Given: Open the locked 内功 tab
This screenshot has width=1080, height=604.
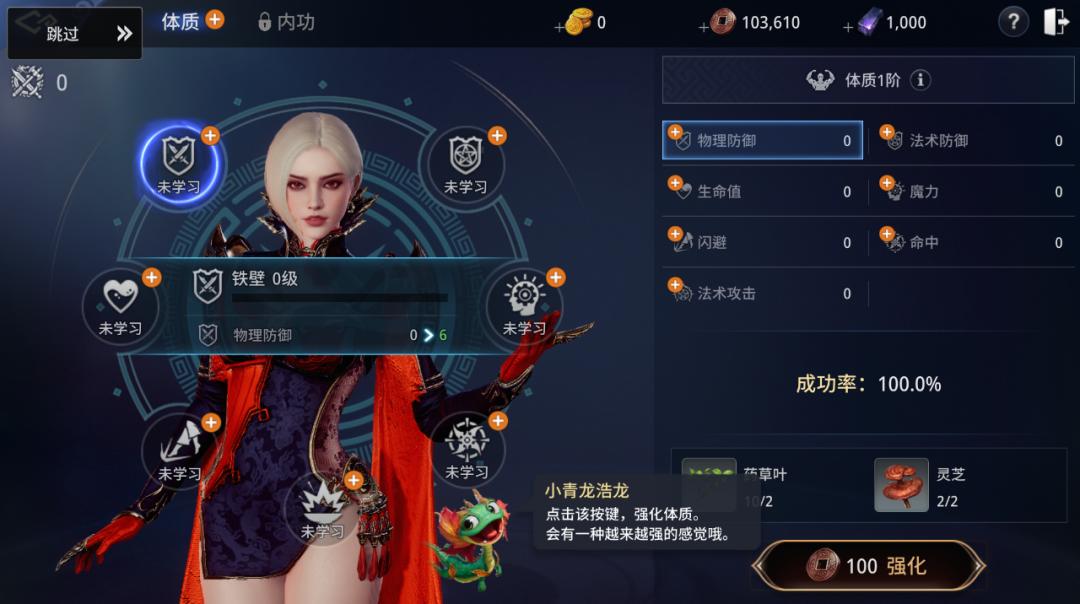Looking at the screenshot, I should (x=286, y=22).
